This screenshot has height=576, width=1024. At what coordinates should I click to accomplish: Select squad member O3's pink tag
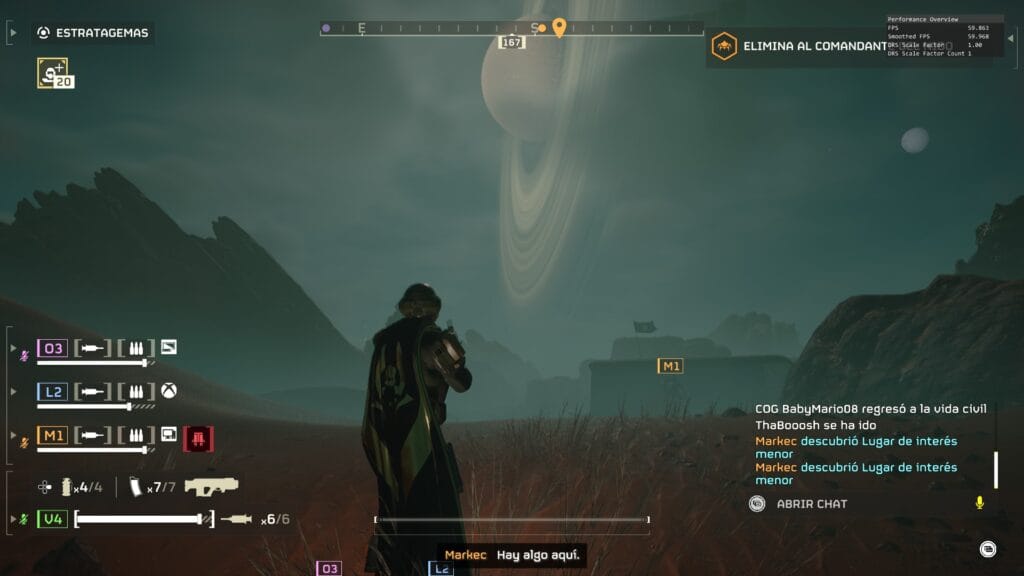click(52, 348)
